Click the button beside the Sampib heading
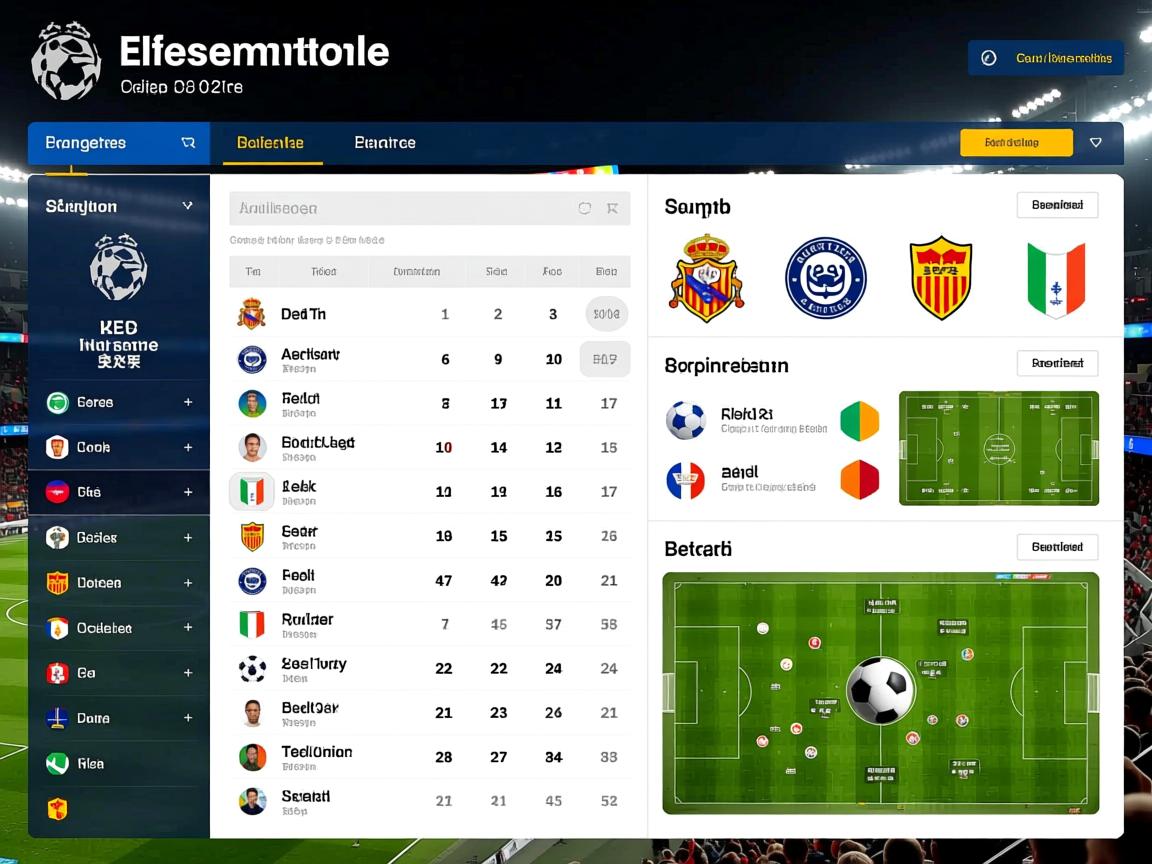This screenshot has height=864, width=1152. [1057, 205]
